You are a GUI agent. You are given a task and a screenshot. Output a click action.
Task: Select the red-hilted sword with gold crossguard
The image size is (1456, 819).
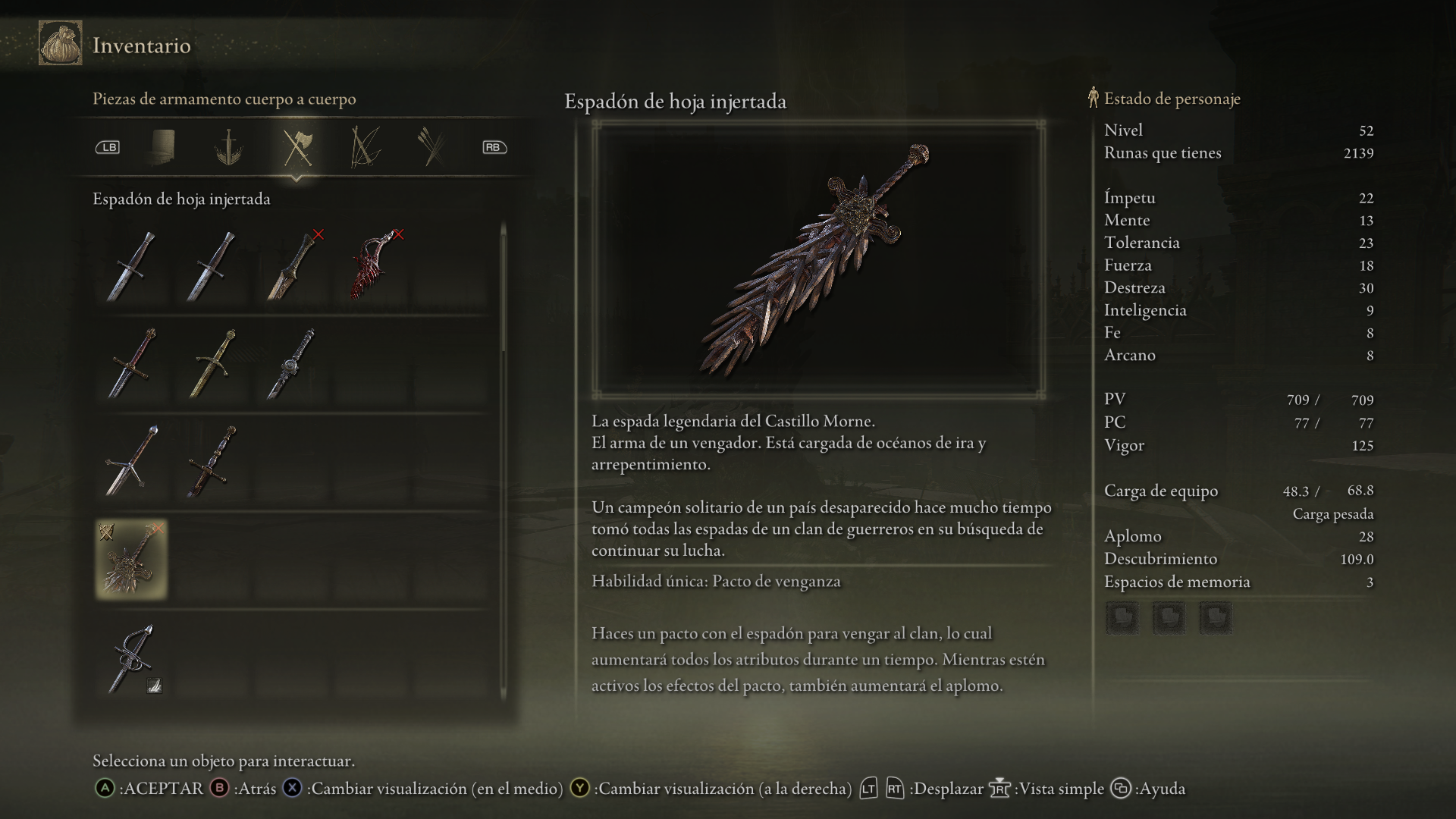133,364
